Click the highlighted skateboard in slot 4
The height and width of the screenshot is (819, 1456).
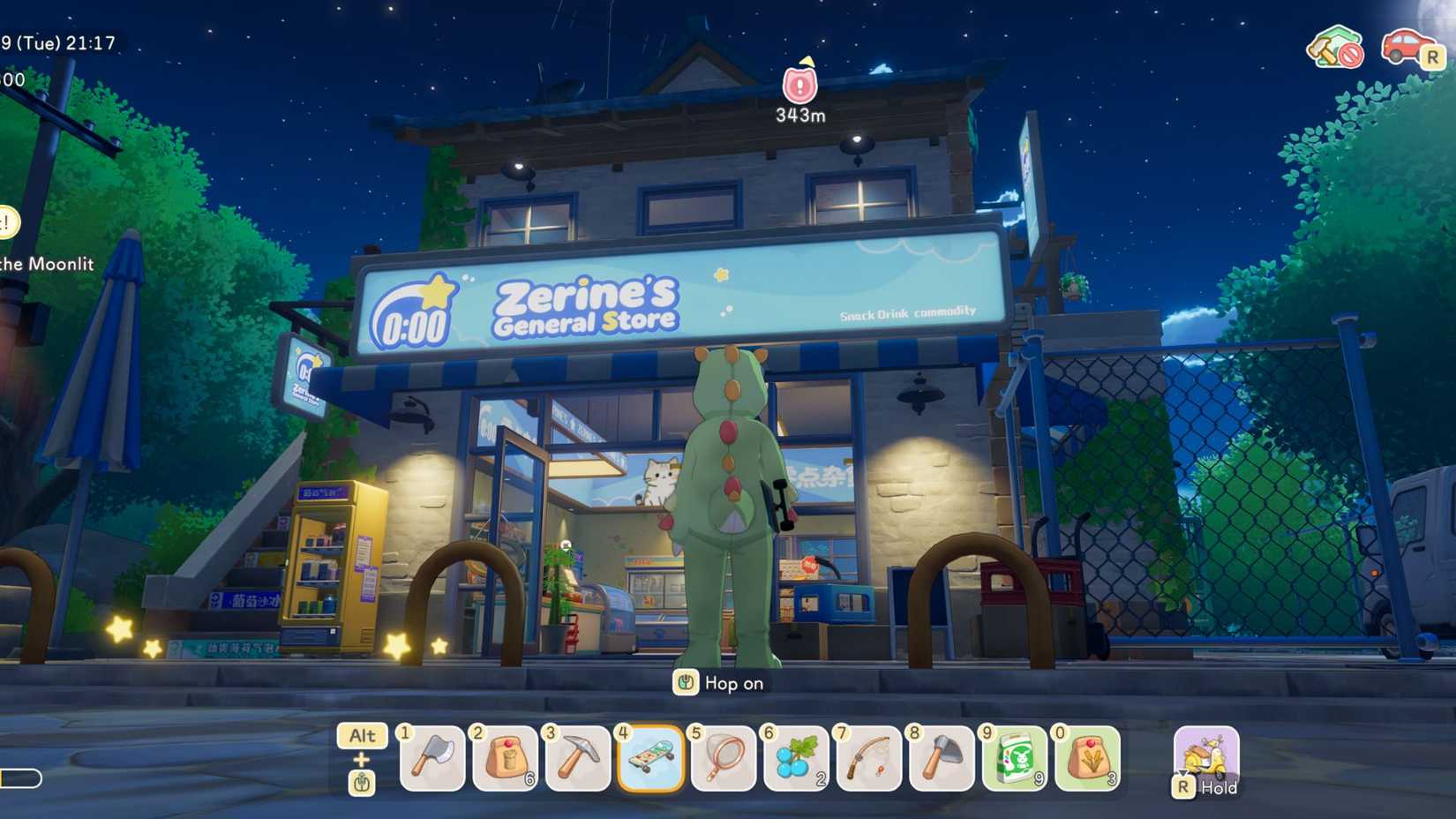point(651,759)
